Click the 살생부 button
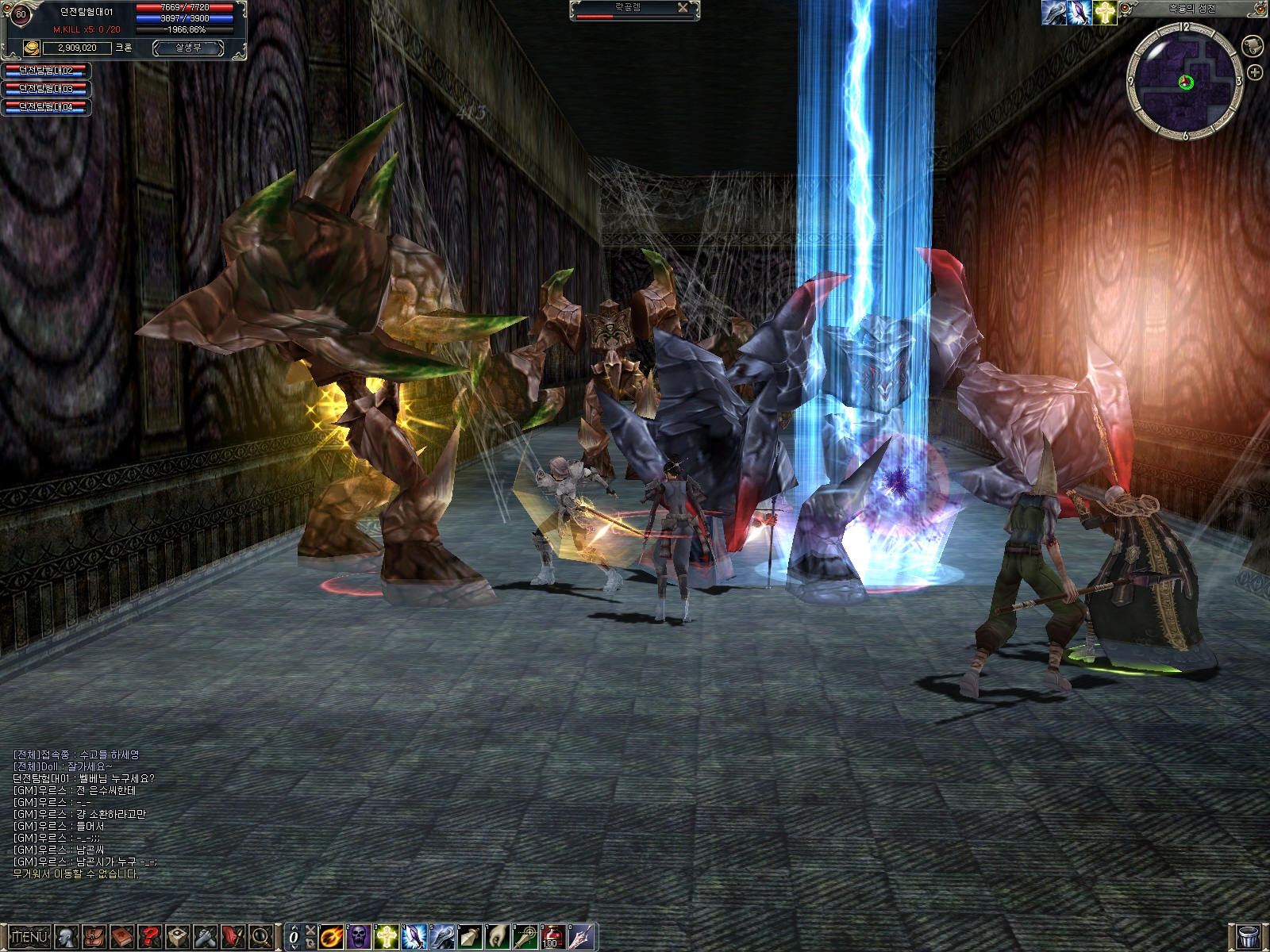 click(x=188, y=48)
